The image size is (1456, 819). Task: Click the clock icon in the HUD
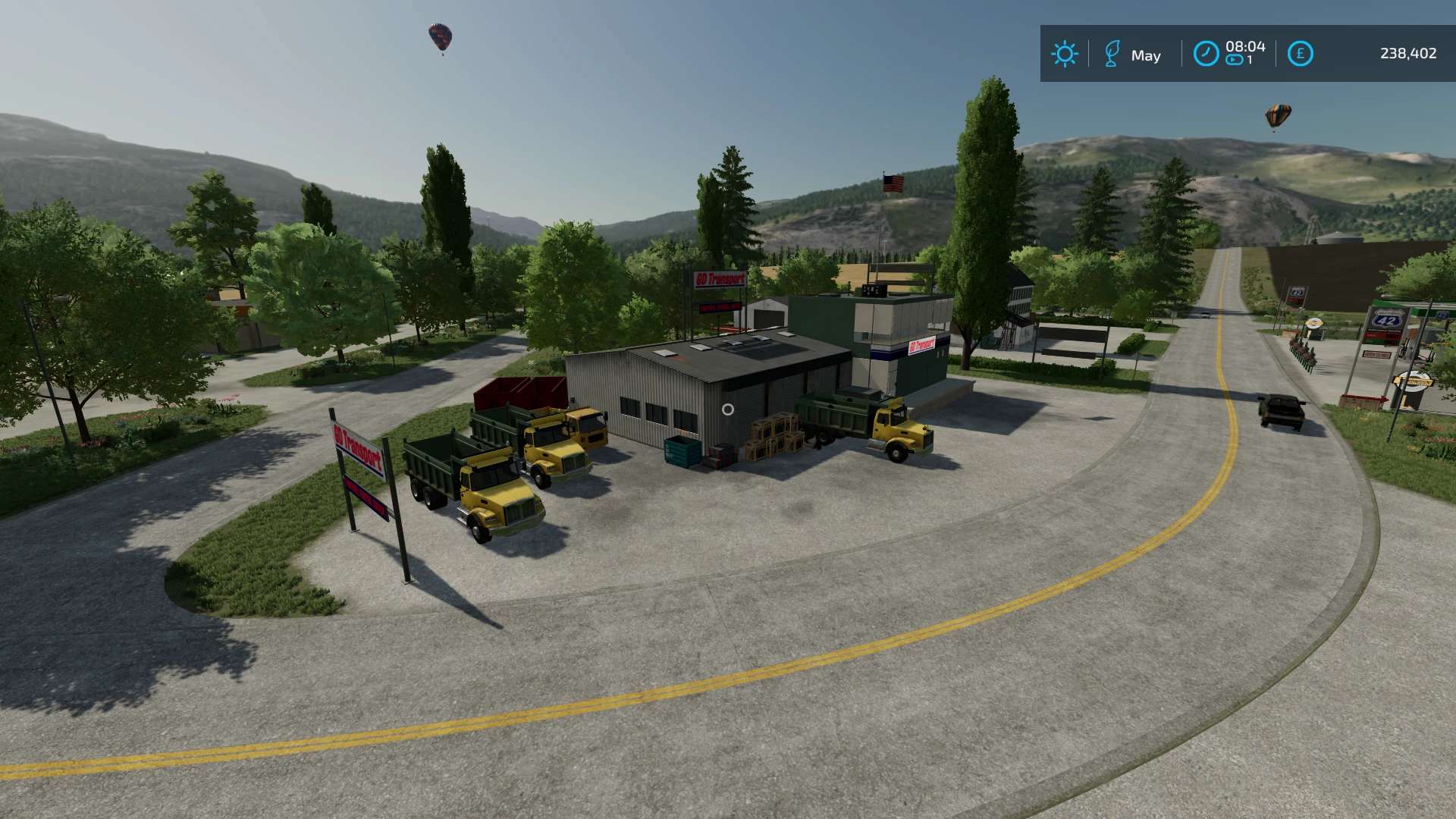coord(1206,54)
